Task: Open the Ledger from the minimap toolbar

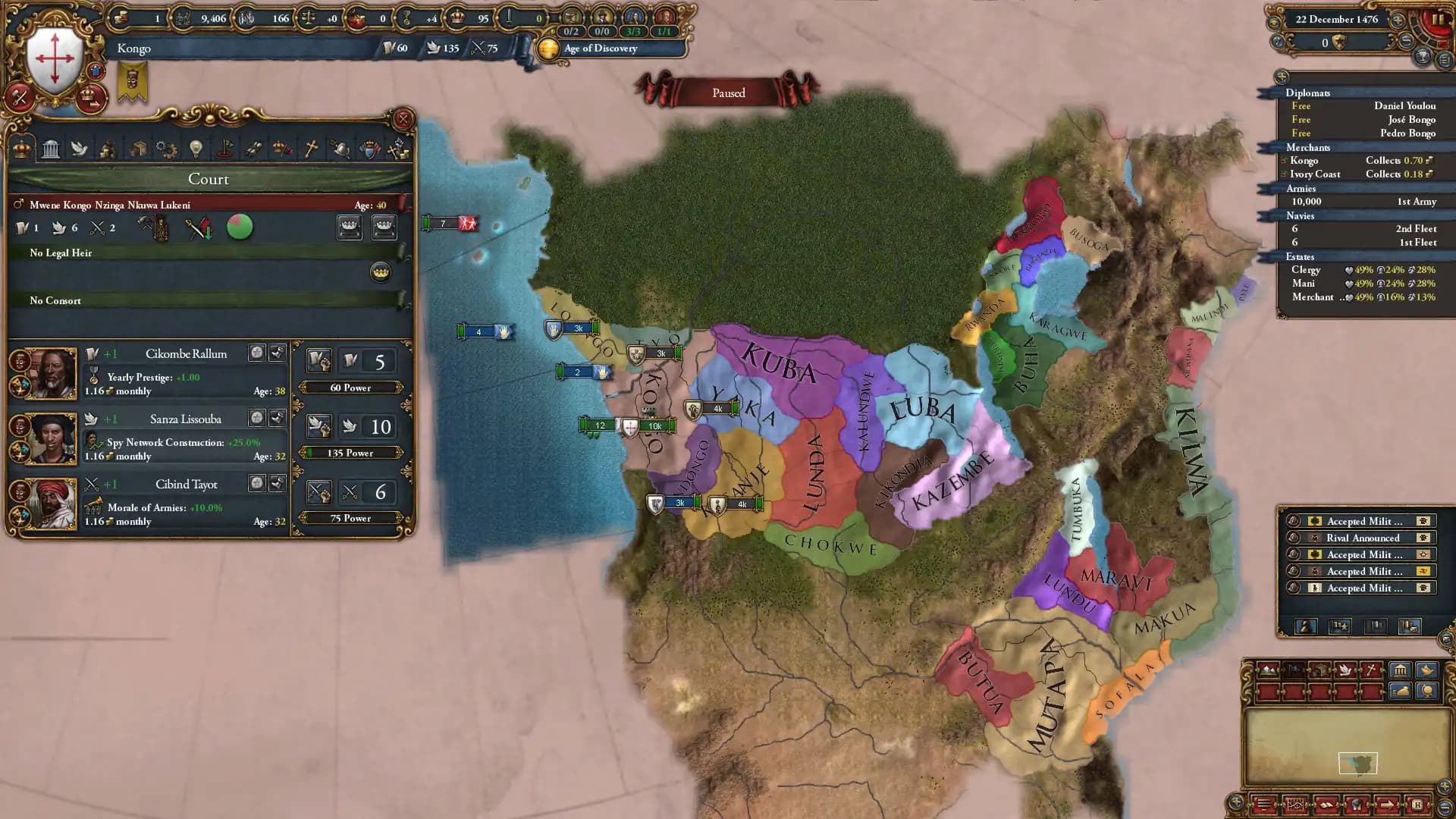Action: [1327, 805]
